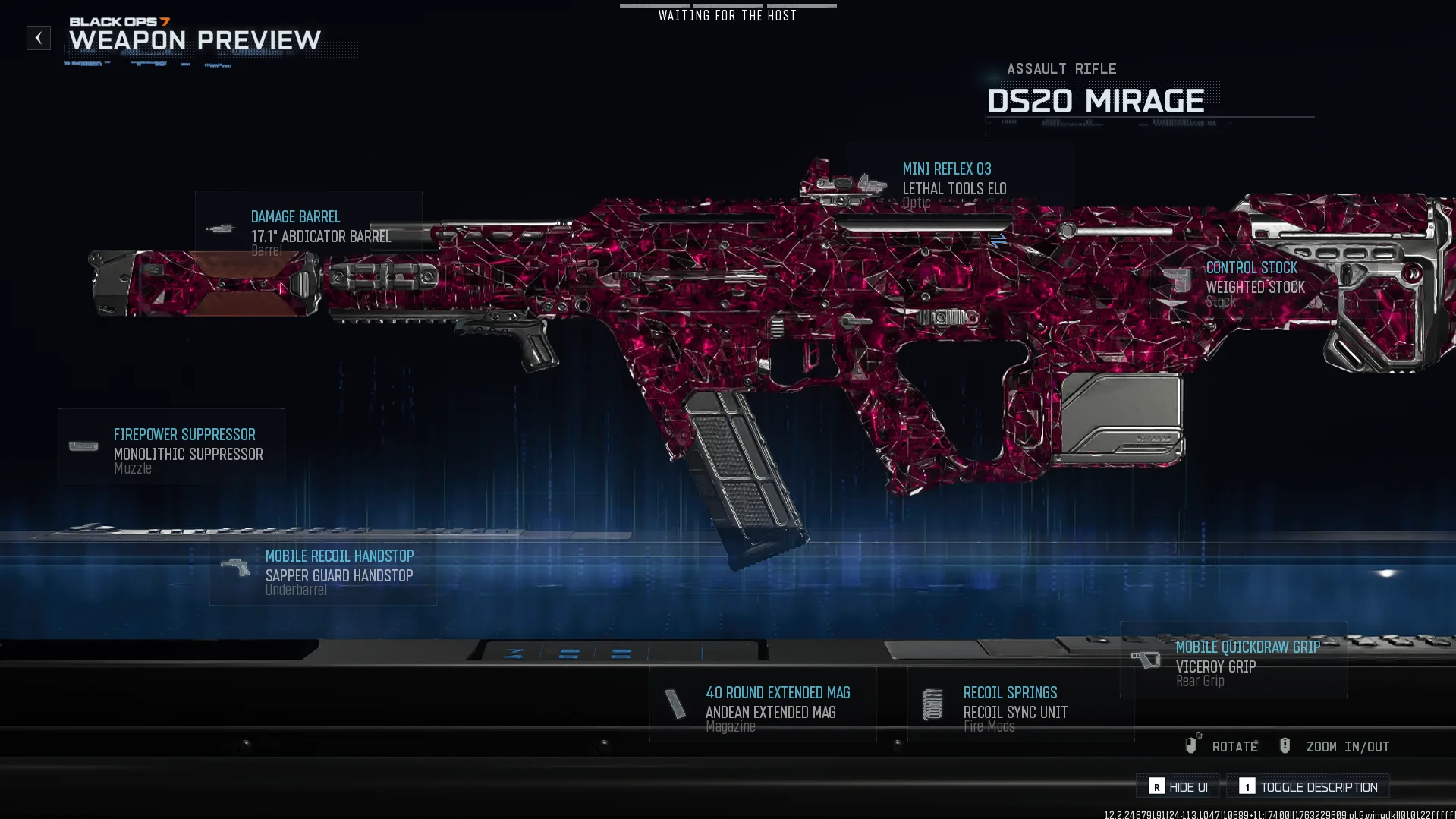The height and width of the screenshot is (819, 1456).
Task: Click the Assault Rifle category label
Action: (1061, 68)
